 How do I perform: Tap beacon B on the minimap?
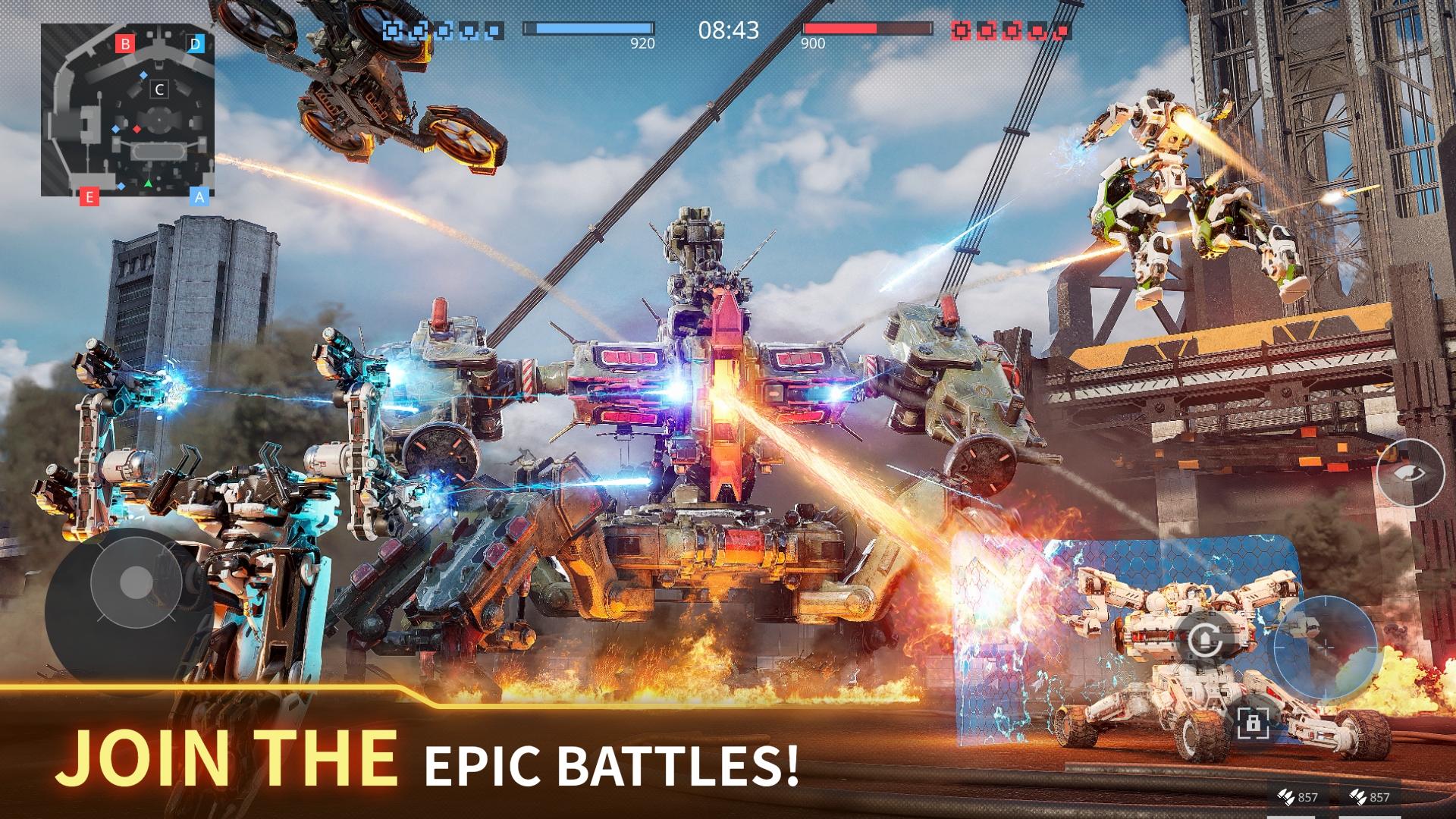126,43
